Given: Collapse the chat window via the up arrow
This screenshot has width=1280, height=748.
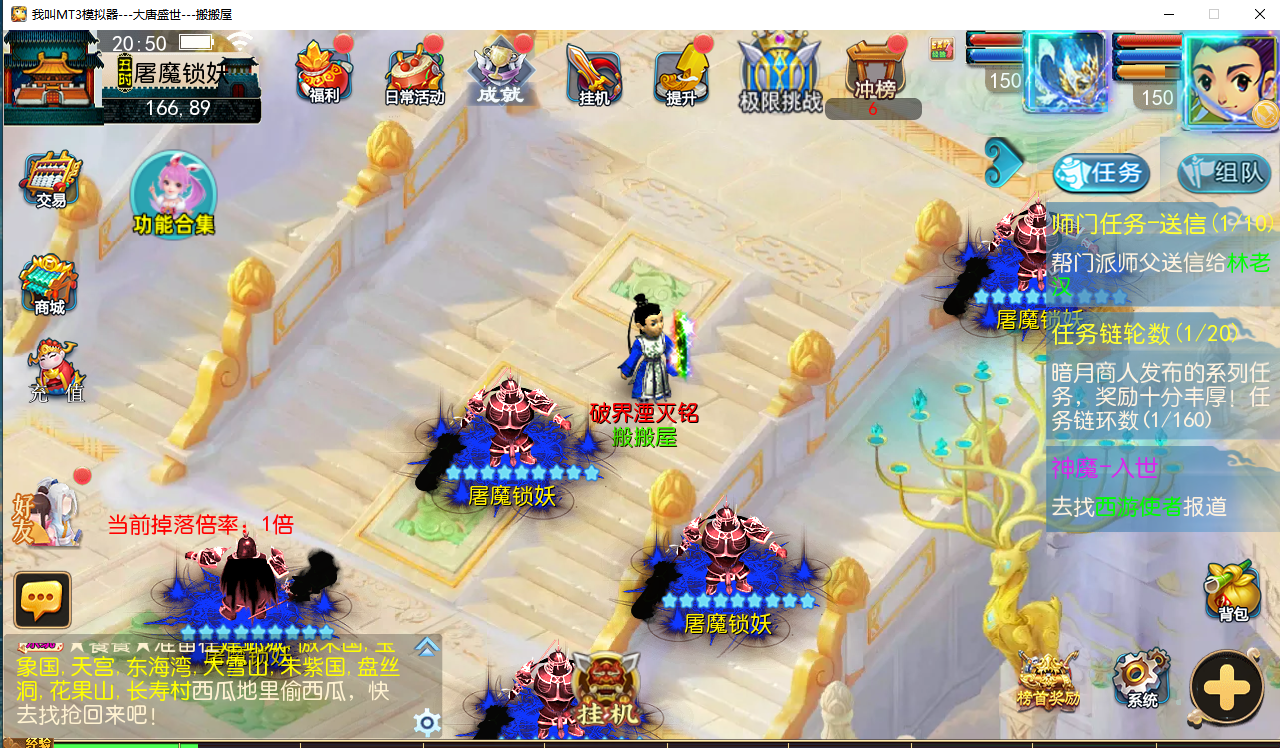Looking at the screenshot, I should [427, 647].
